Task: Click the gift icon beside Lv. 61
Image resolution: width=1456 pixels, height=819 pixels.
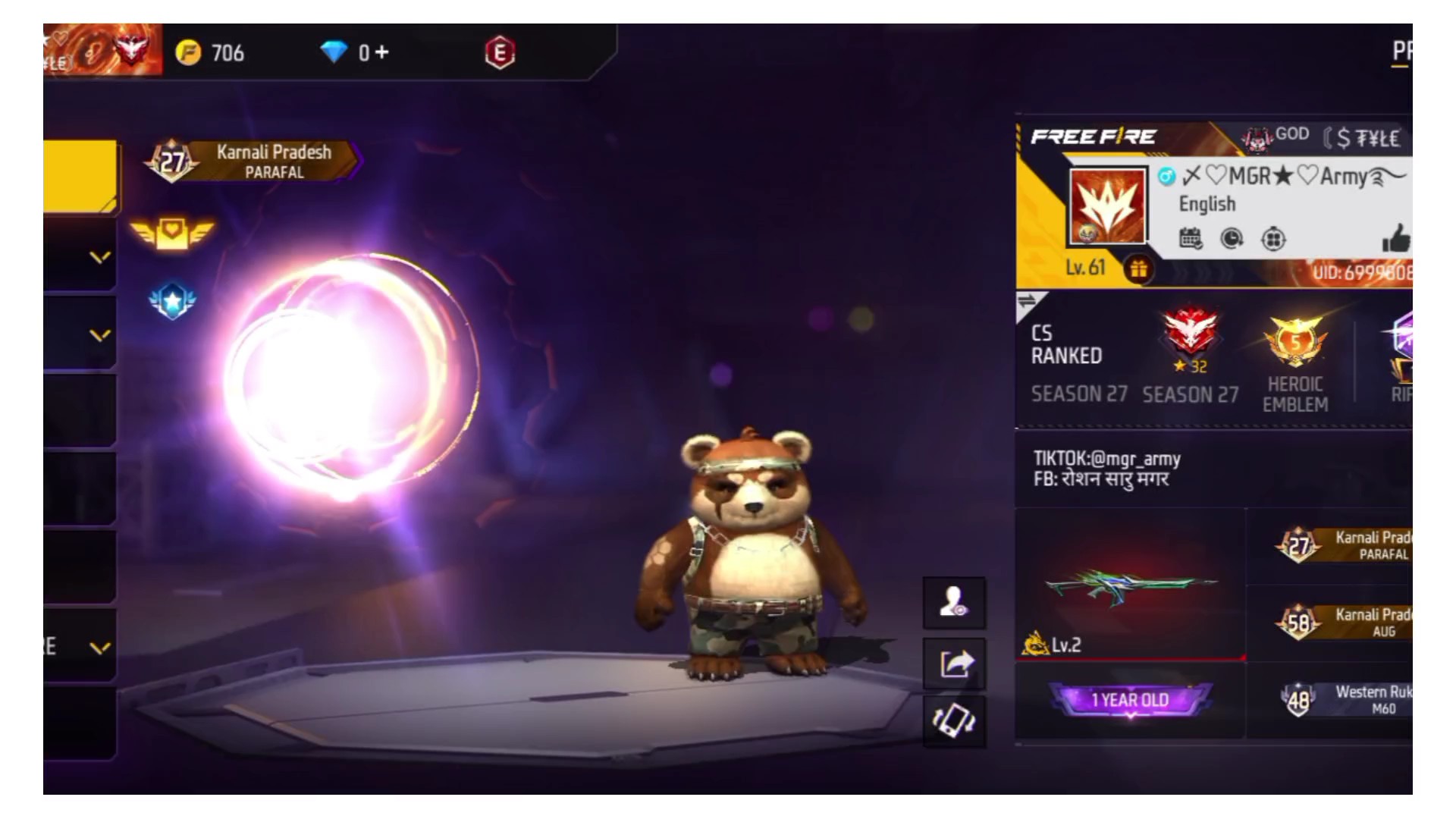Action: tap(1138, 268)
